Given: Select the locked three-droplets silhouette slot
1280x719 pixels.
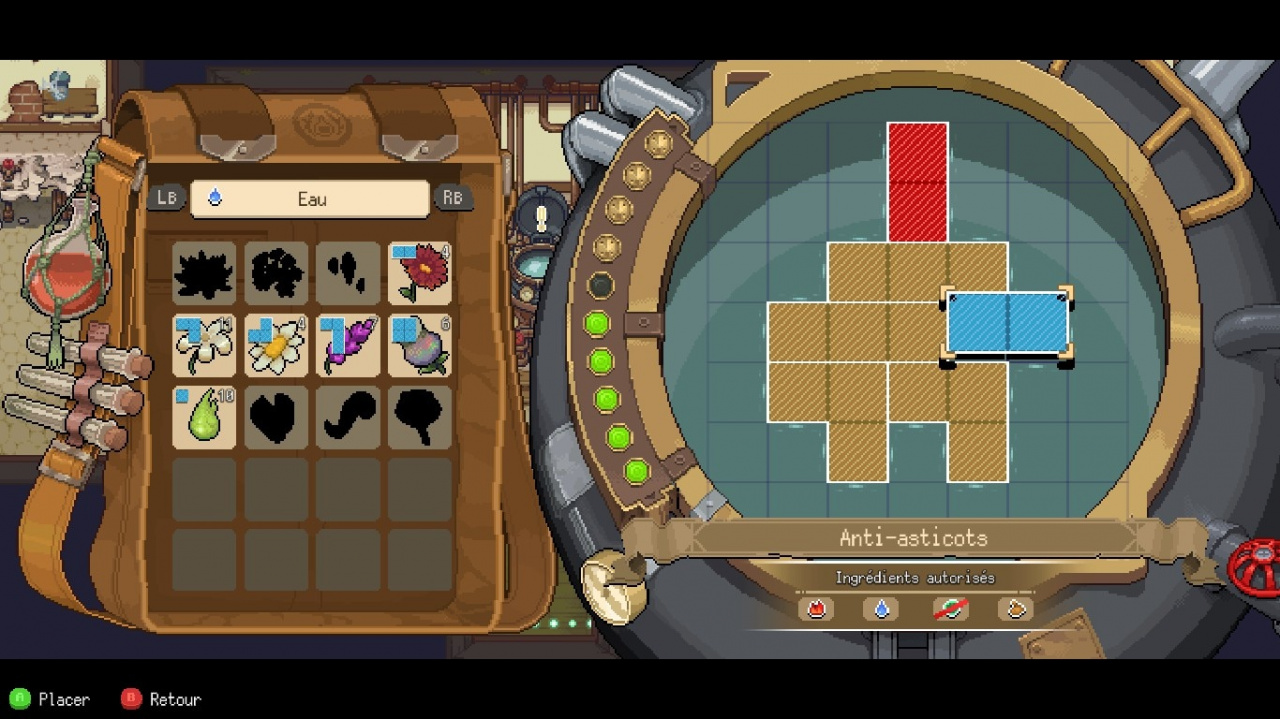Looking at the screenshot, I should pyautogui.click(x=348, y=273).
